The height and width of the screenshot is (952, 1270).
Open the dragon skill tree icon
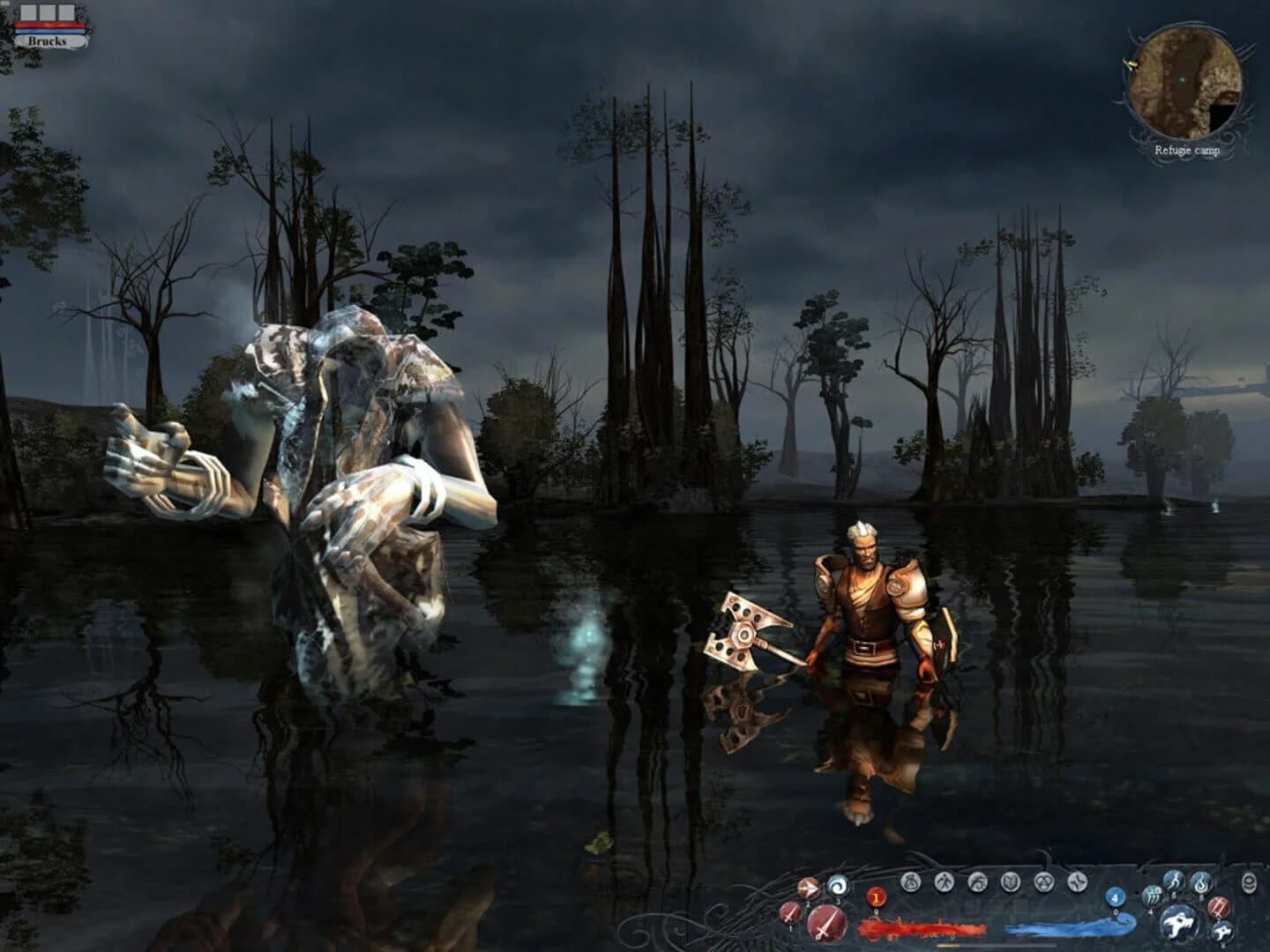(975, 882)
